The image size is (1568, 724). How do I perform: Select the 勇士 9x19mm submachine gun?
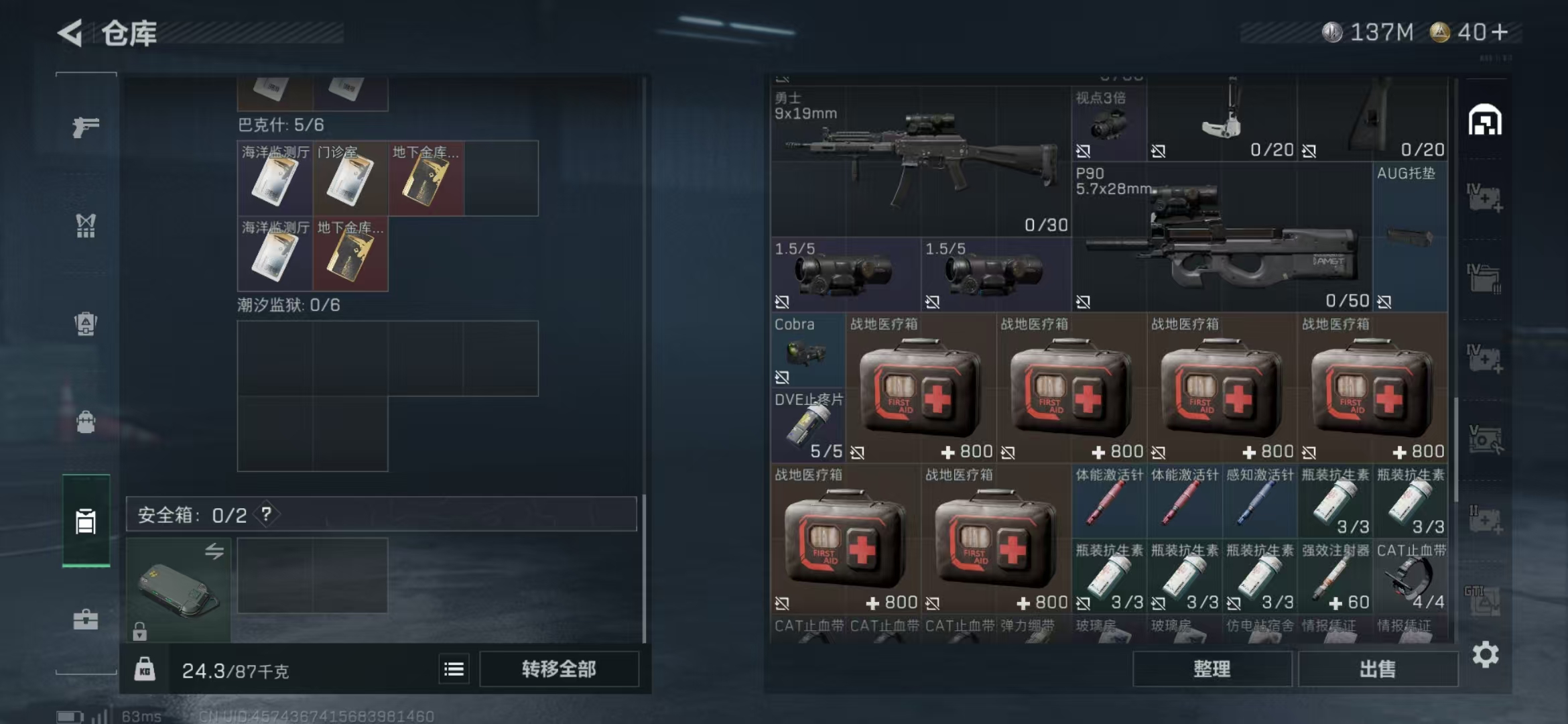(x=919, y=161)
